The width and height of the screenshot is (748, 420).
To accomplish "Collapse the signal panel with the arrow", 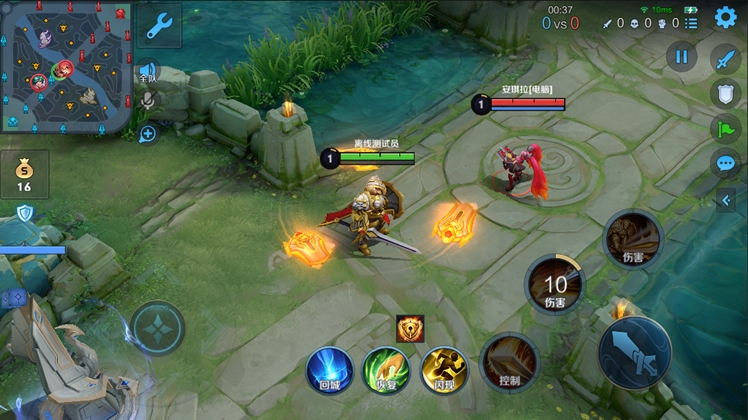I will point(726,201).
